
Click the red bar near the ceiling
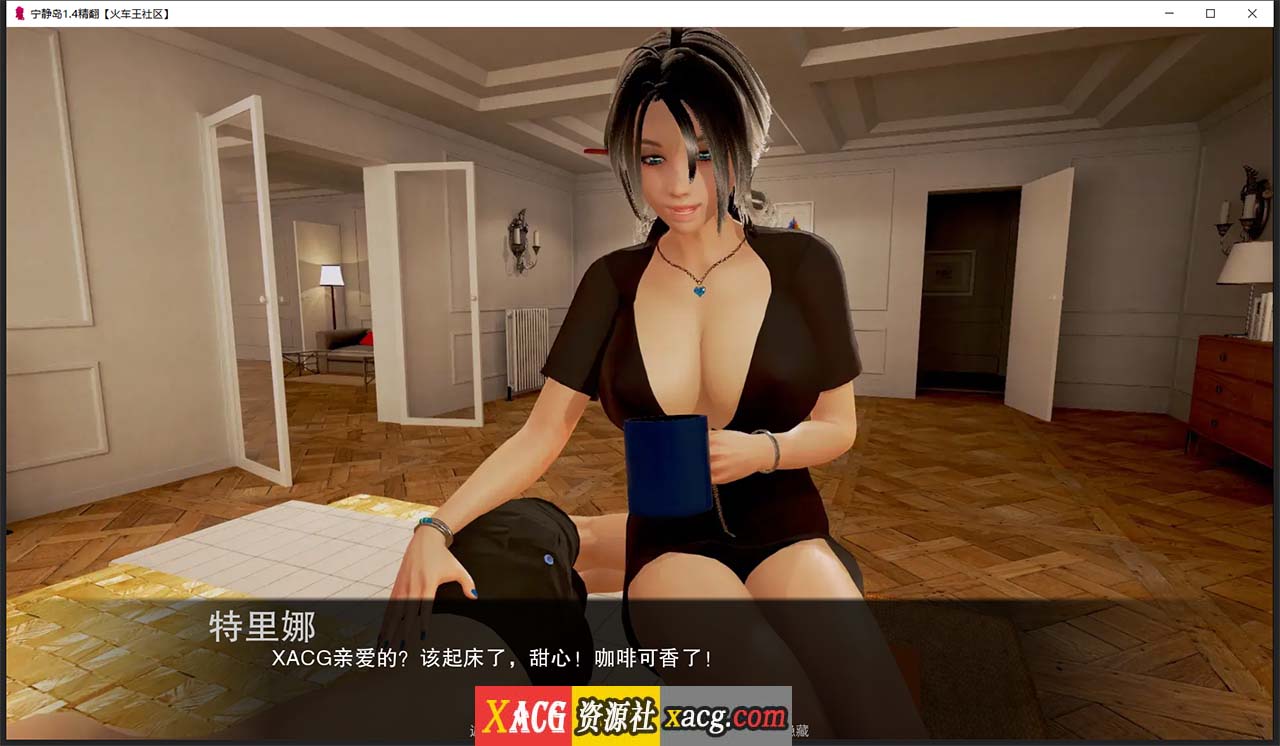(595, 150)
